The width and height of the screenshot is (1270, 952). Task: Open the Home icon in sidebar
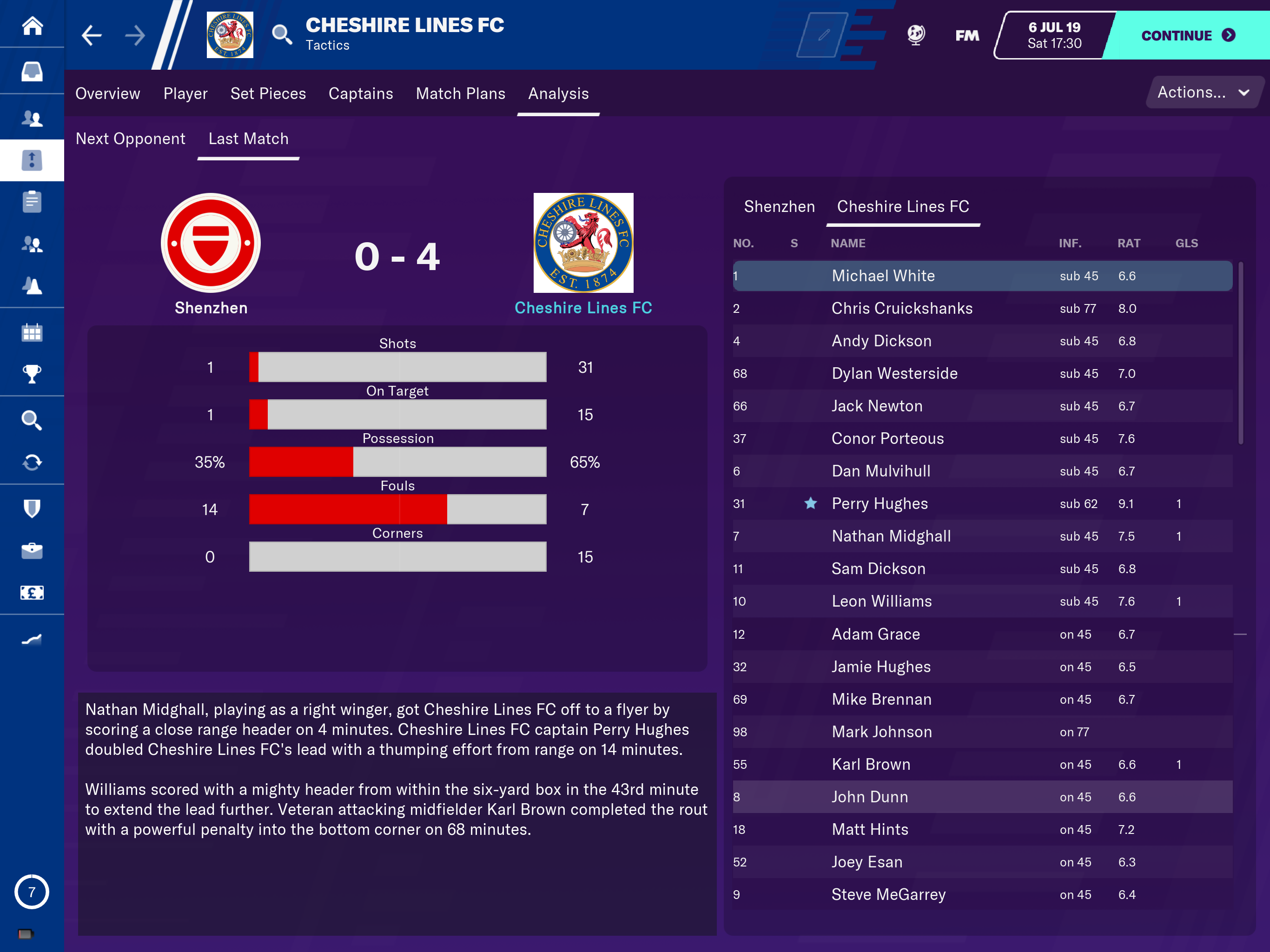[32, 26]
